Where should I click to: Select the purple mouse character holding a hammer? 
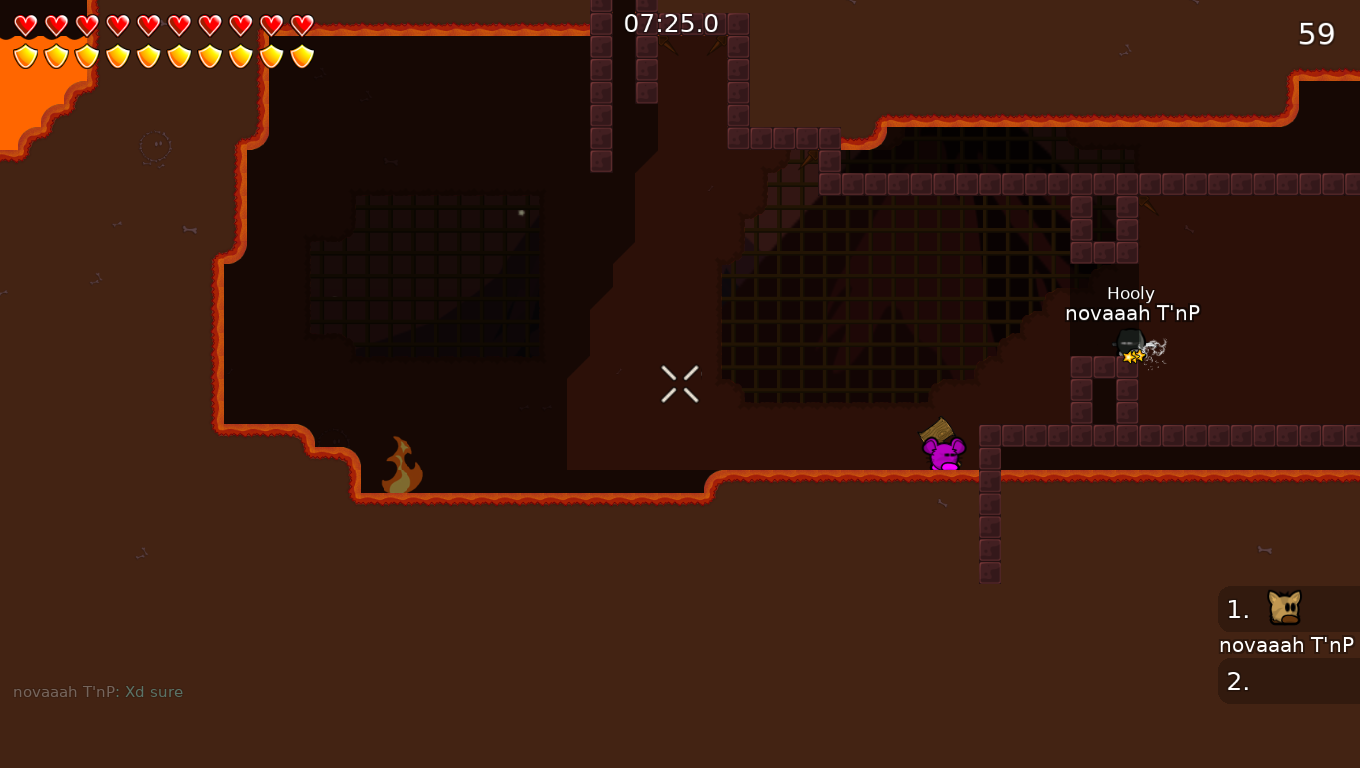click(943, 456)
